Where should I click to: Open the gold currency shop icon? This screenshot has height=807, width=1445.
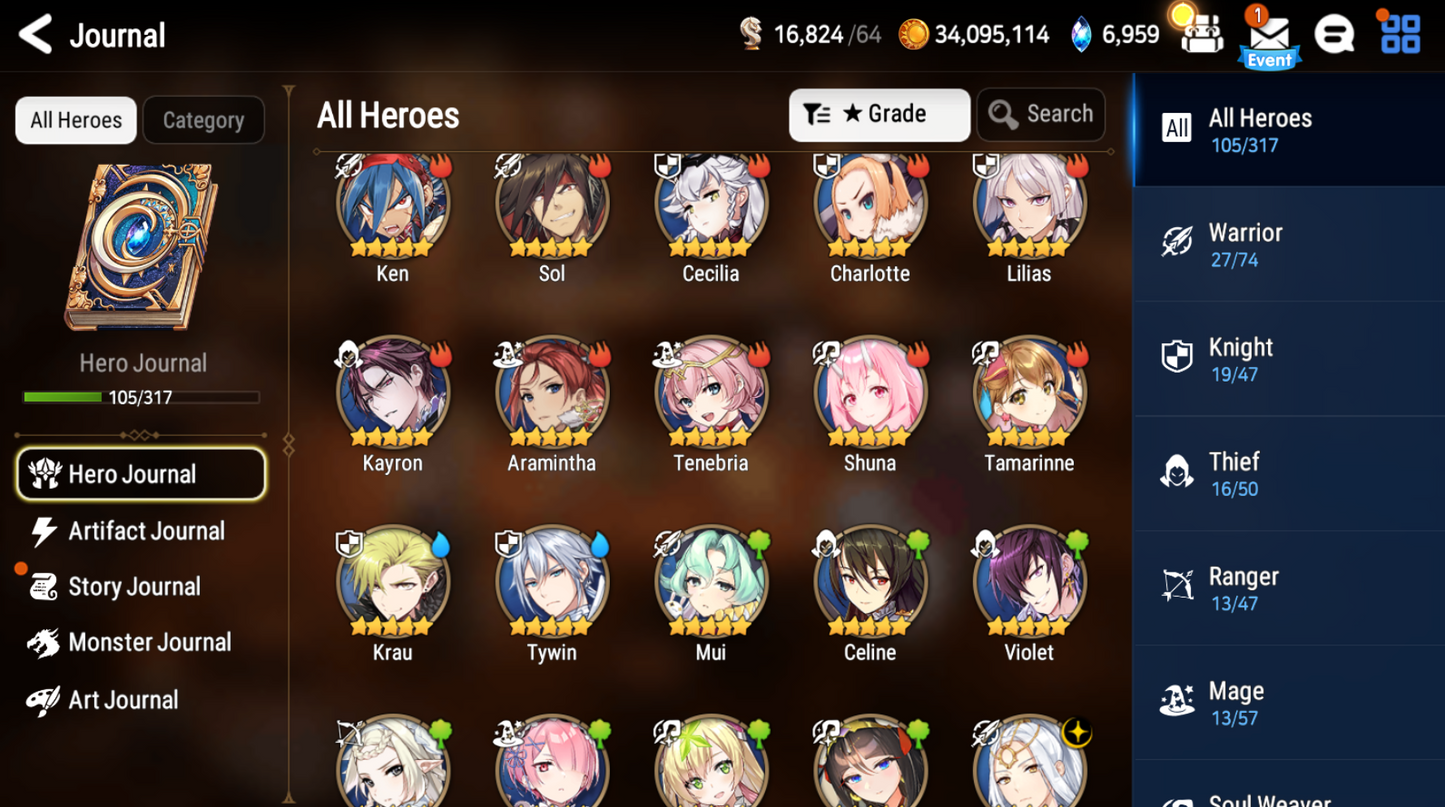tap(915, 33)
